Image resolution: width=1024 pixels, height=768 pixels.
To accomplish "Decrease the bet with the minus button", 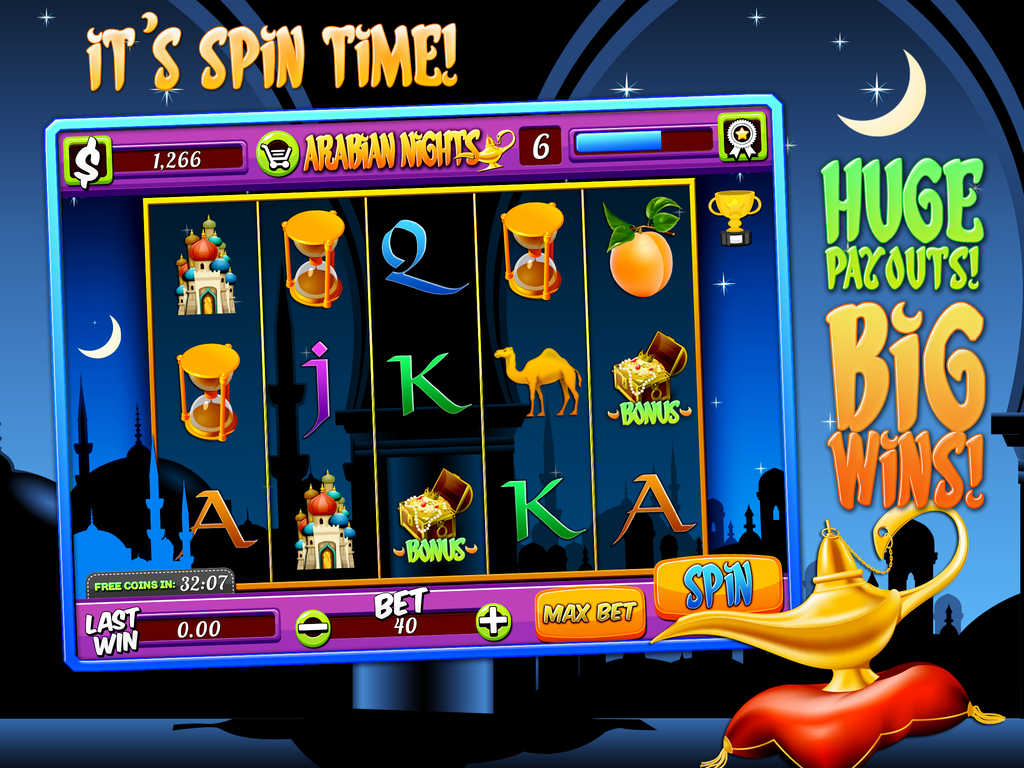I will (313, 627).
